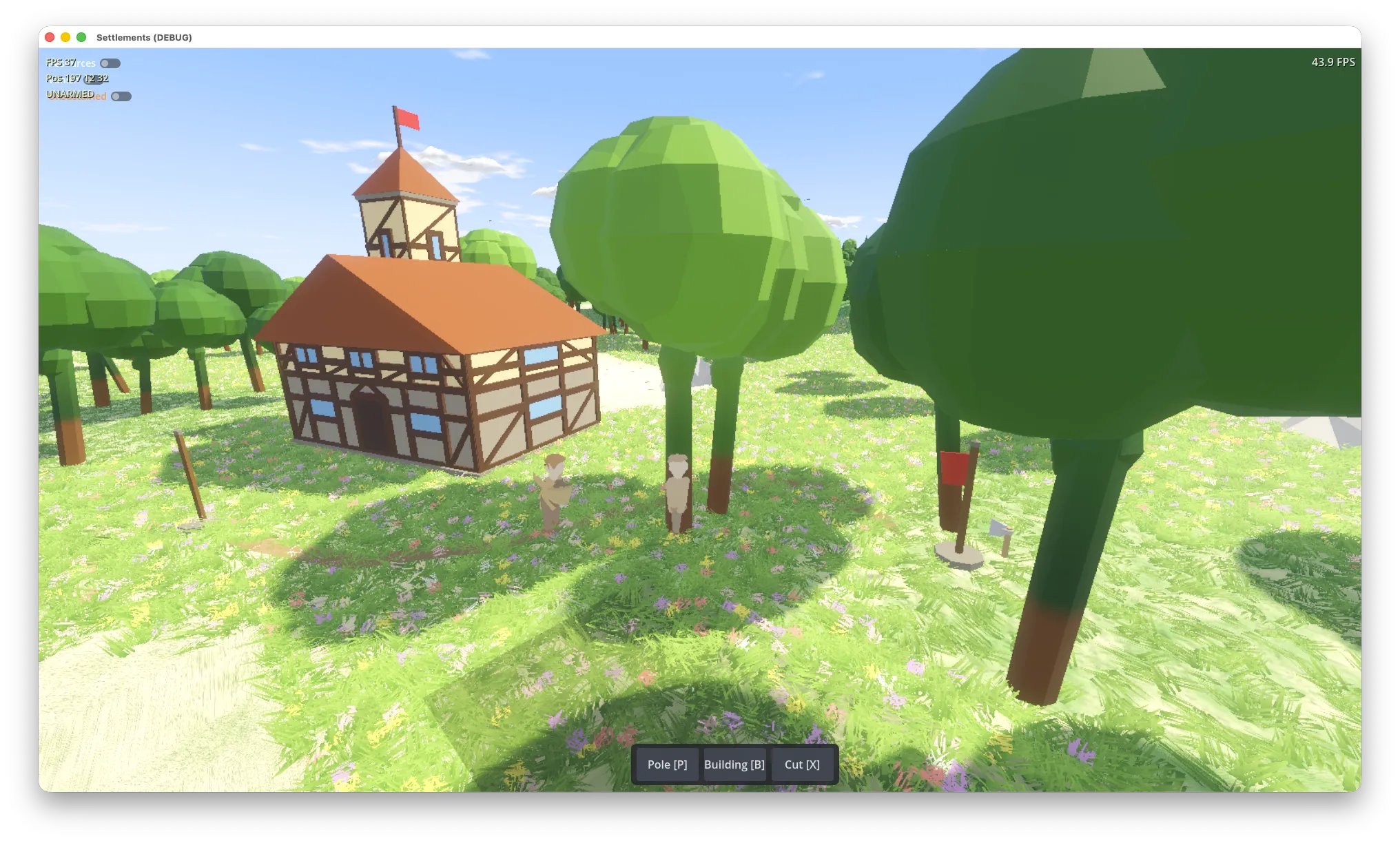
Task: Toggle the Resources debug switch
Action: coord(110,63)
